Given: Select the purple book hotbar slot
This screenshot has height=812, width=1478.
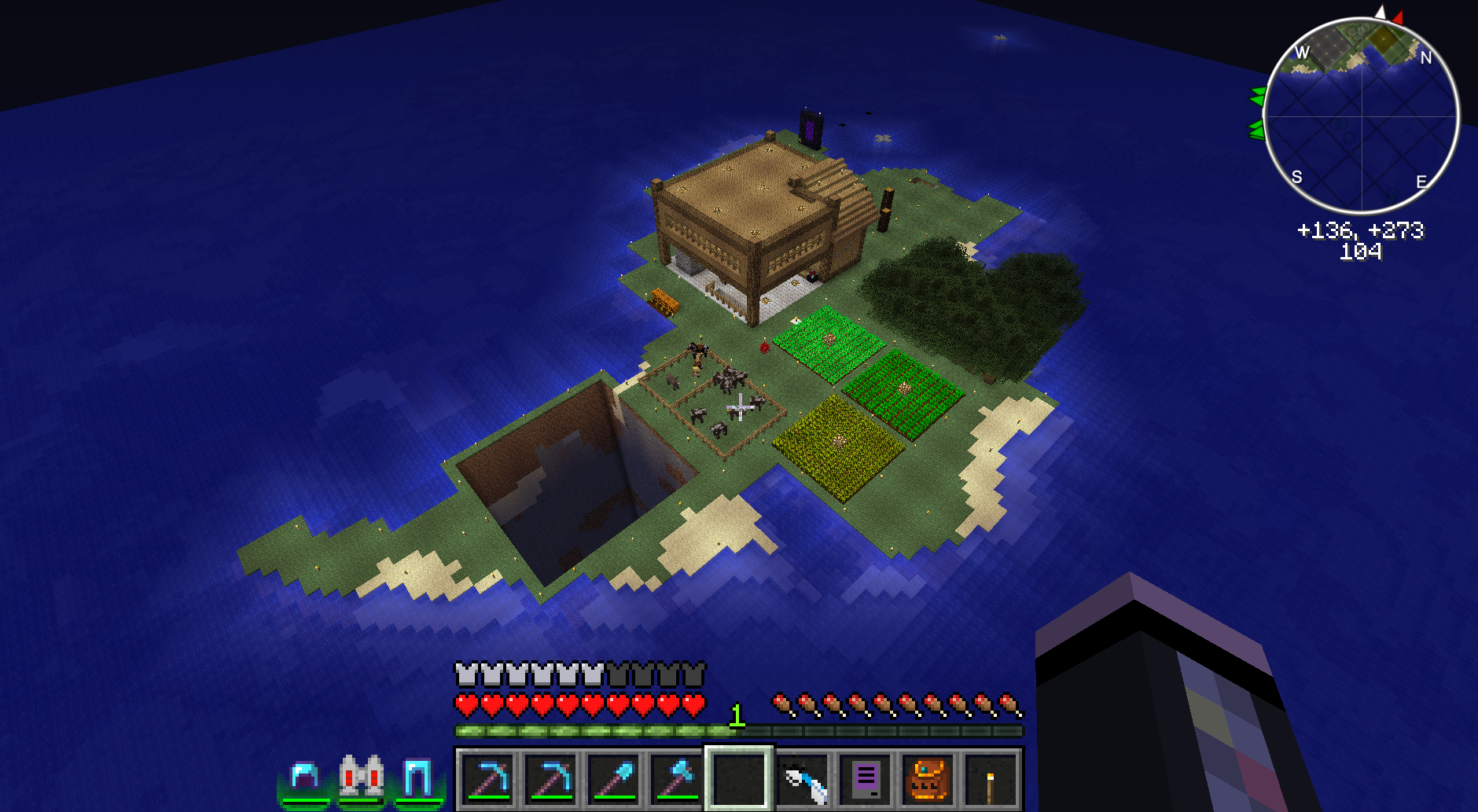Looking at the screenshot, I should point(865,779).
